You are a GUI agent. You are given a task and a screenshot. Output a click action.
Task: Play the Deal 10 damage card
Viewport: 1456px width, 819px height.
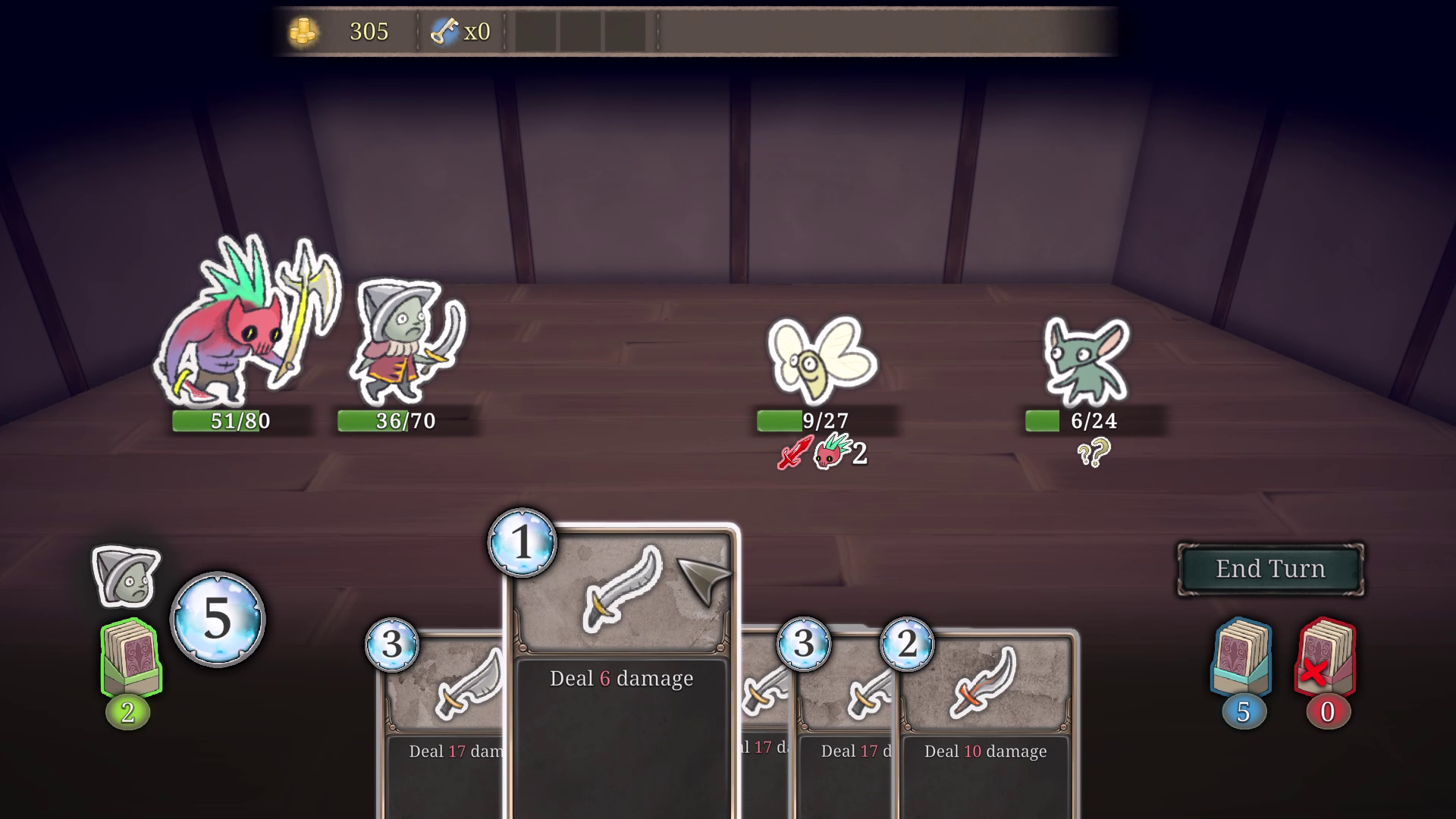coord(986,752)
